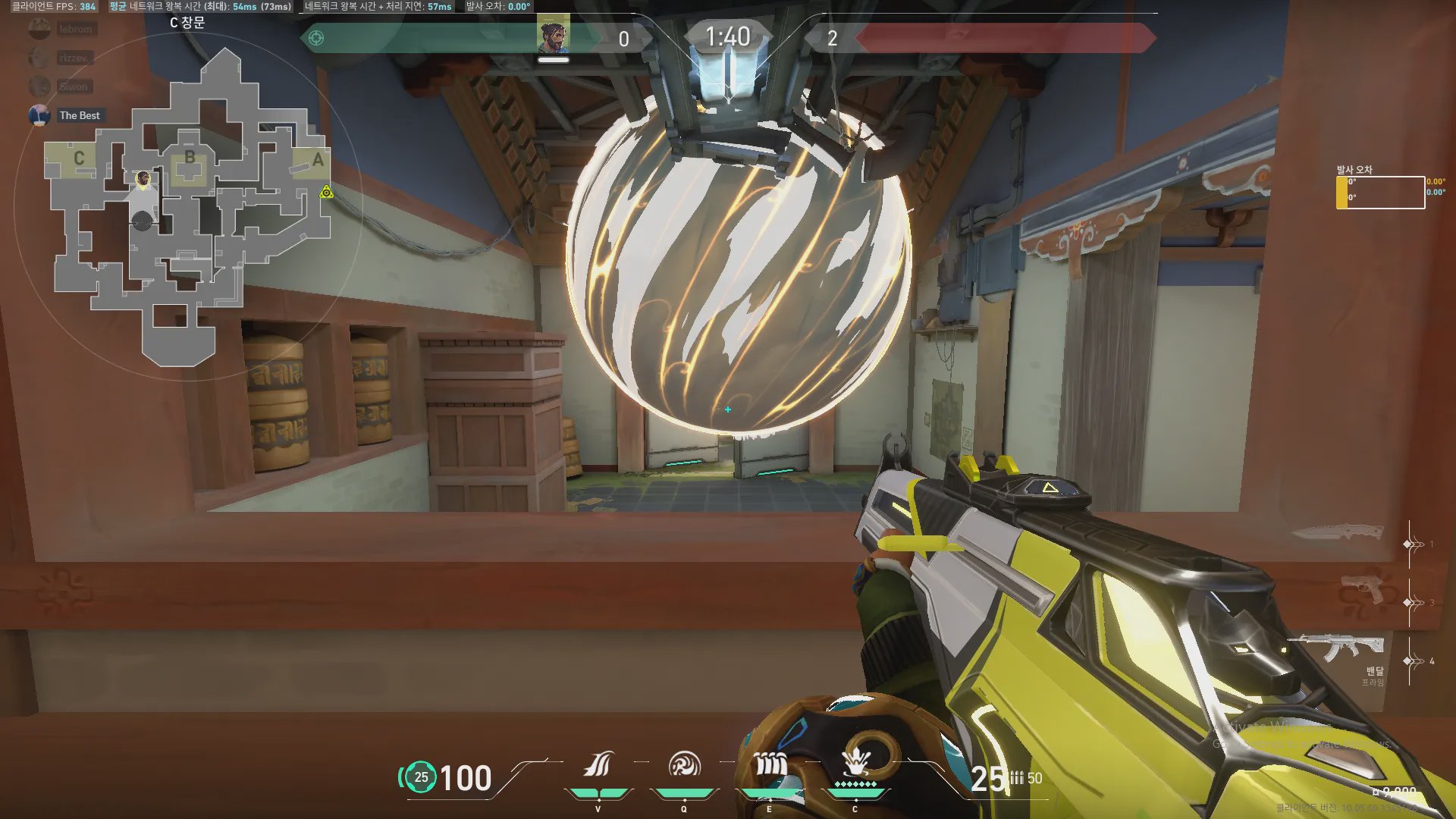1456x819 pixels.
Task: Activate the wave-shaped High Tide ability icon
Action: [598, 765]
